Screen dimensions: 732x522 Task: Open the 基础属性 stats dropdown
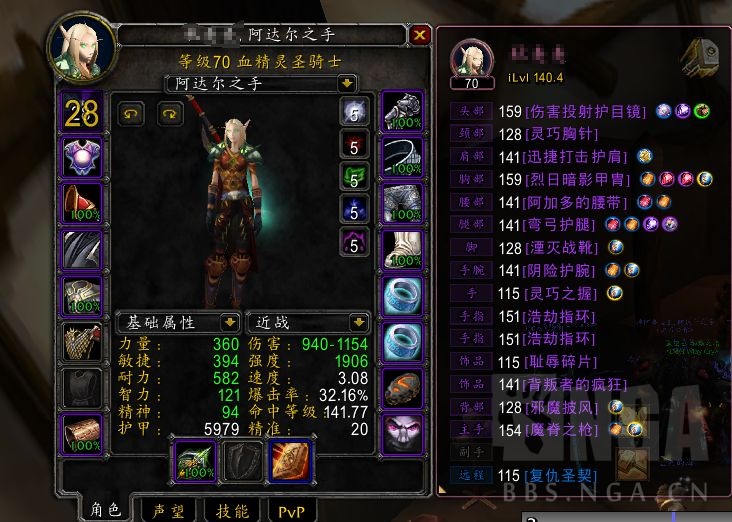[229, 323]
